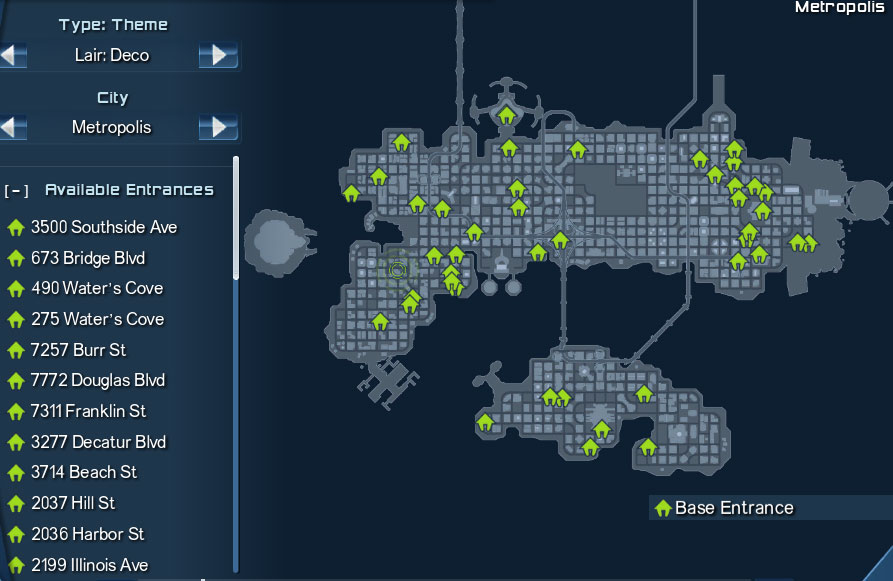Choose the 3277 Decatur Blvd entrance
The width and height of the screenshot is (893, 581).
pos(98,441)
